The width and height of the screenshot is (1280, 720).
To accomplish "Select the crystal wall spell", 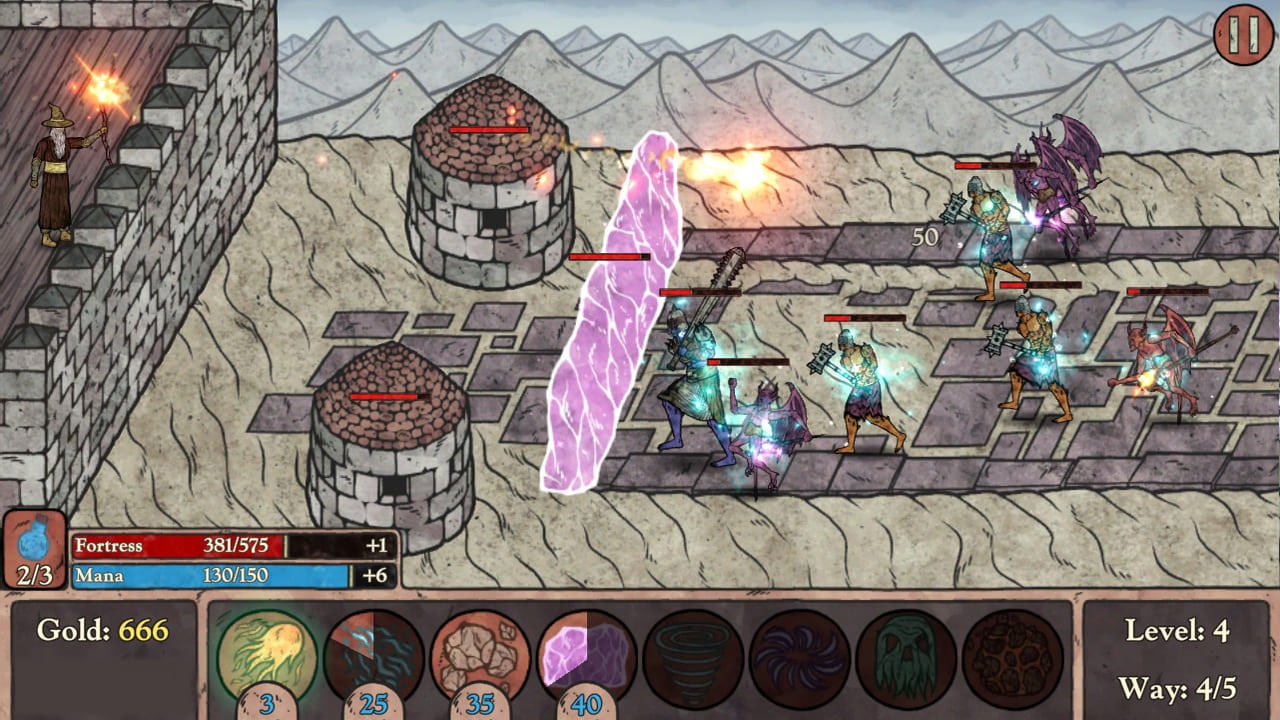I will point(590,655).
